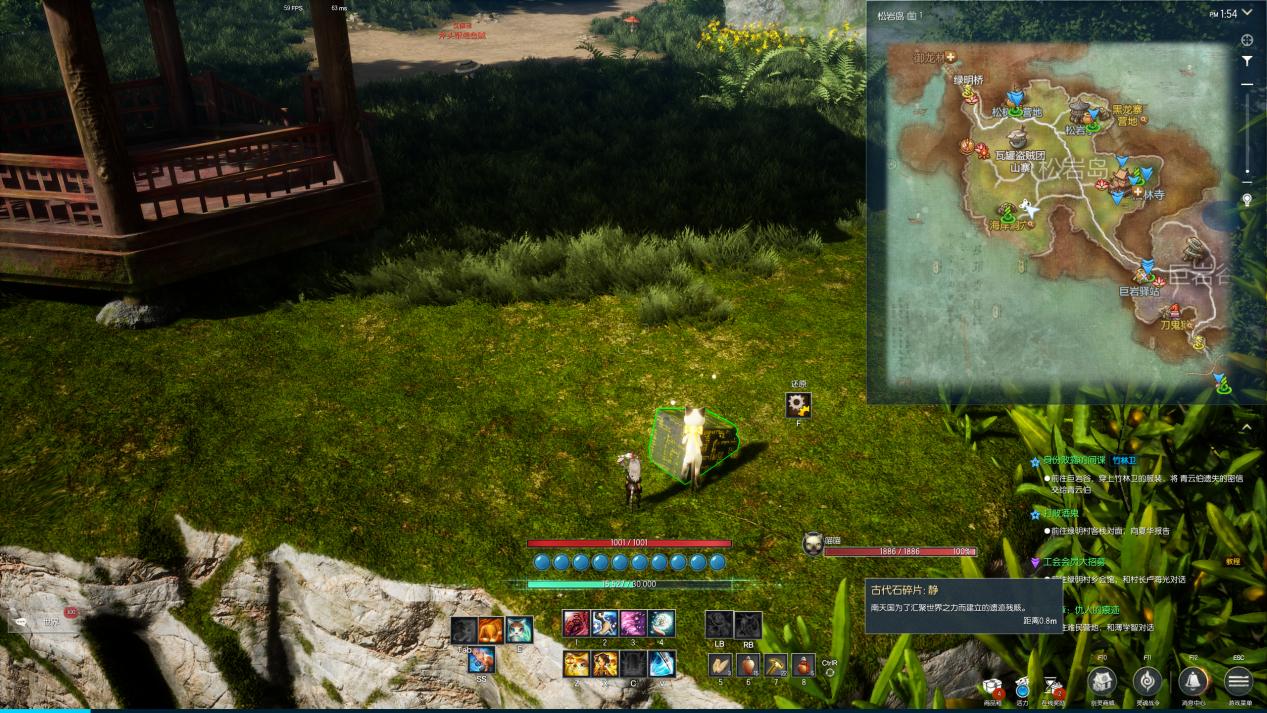
Task: Activate the red rose skill icon
Action: (576, 624)
